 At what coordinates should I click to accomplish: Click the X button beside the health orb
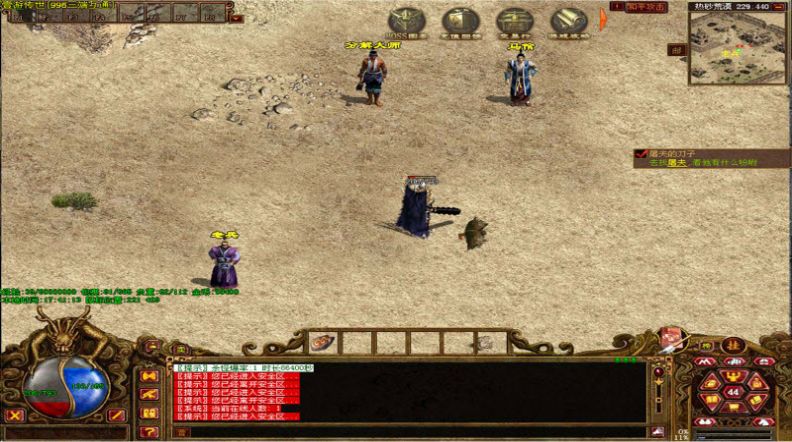pos(15,414)
